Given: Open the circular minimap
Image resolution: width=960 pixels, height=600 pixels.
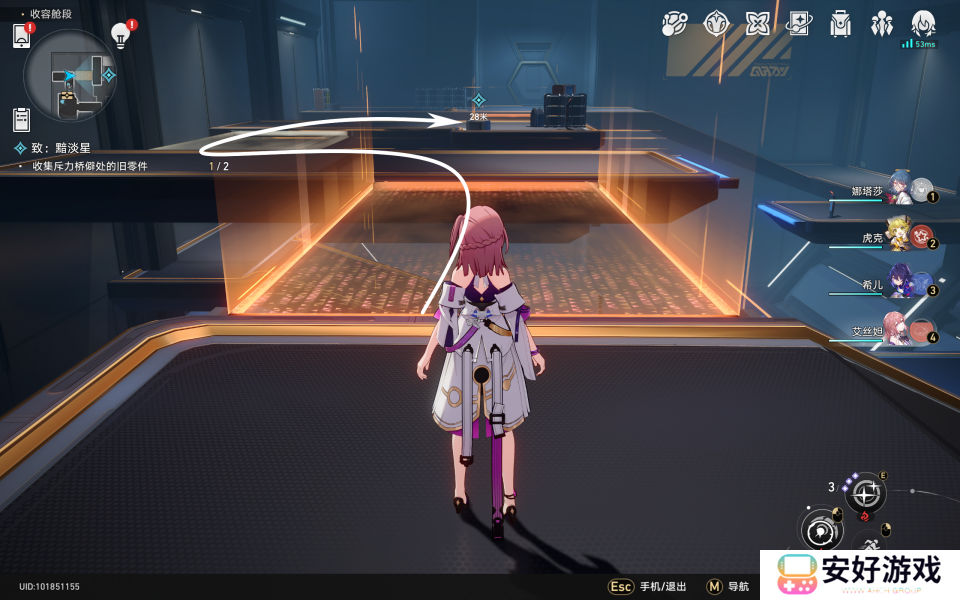Looking at the screenshot, I should point(70,76).
